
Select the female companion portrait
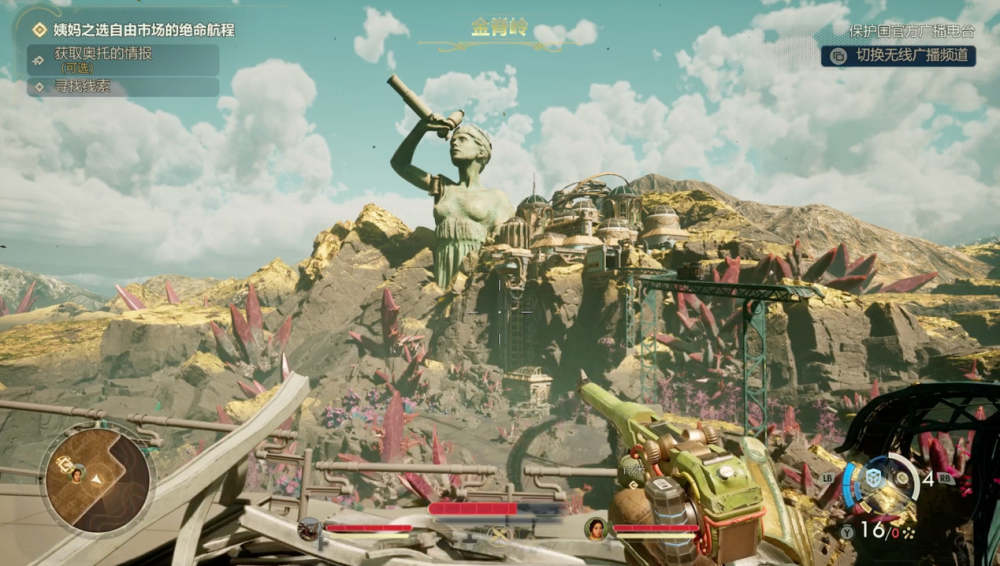[597, 527]
